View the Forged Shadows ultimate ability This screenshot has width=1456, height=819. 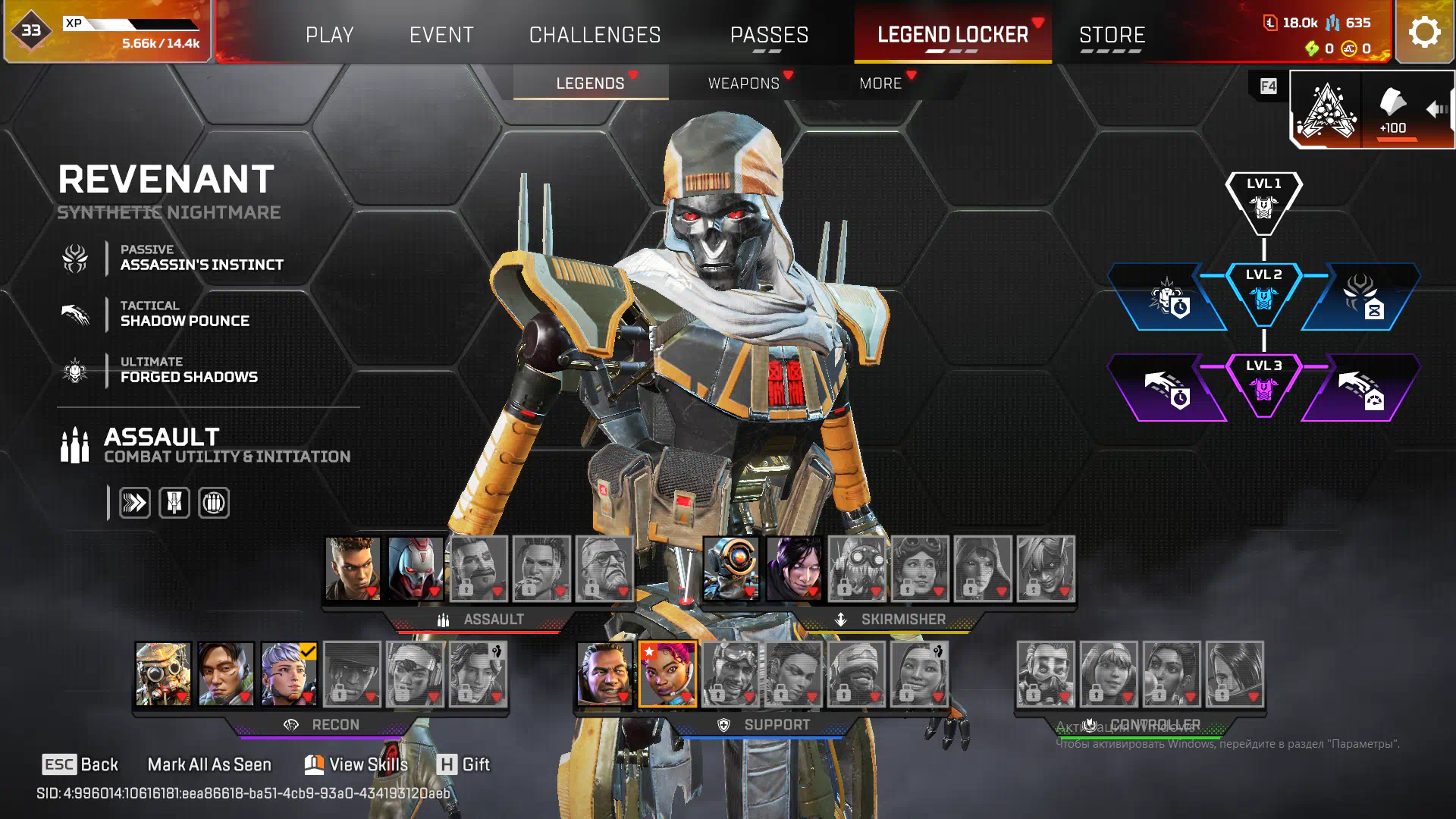point(189,370)
